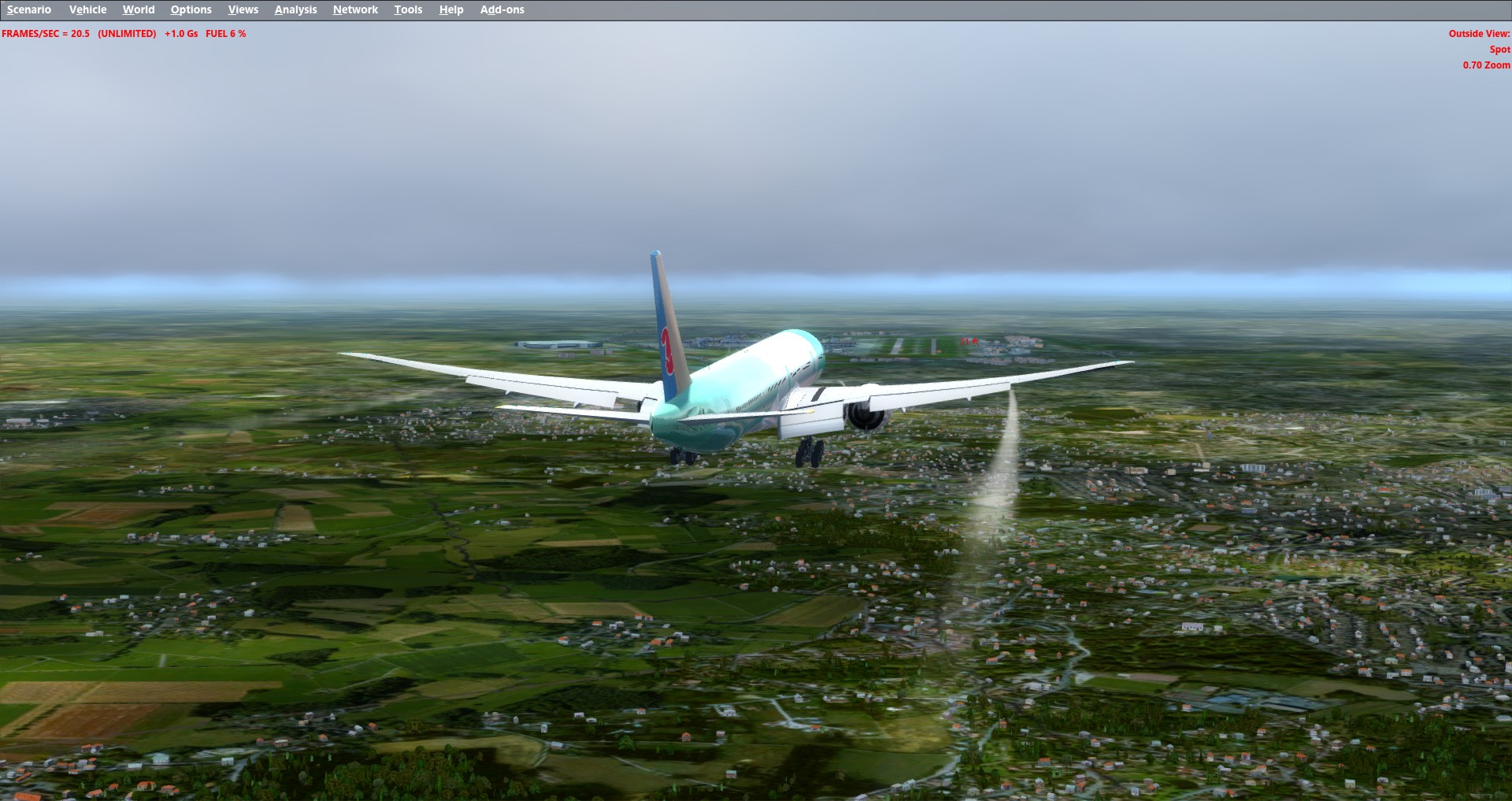1512x801 pixels.
Task: Open the Scenario menu
Action: (x=29, y=9)
